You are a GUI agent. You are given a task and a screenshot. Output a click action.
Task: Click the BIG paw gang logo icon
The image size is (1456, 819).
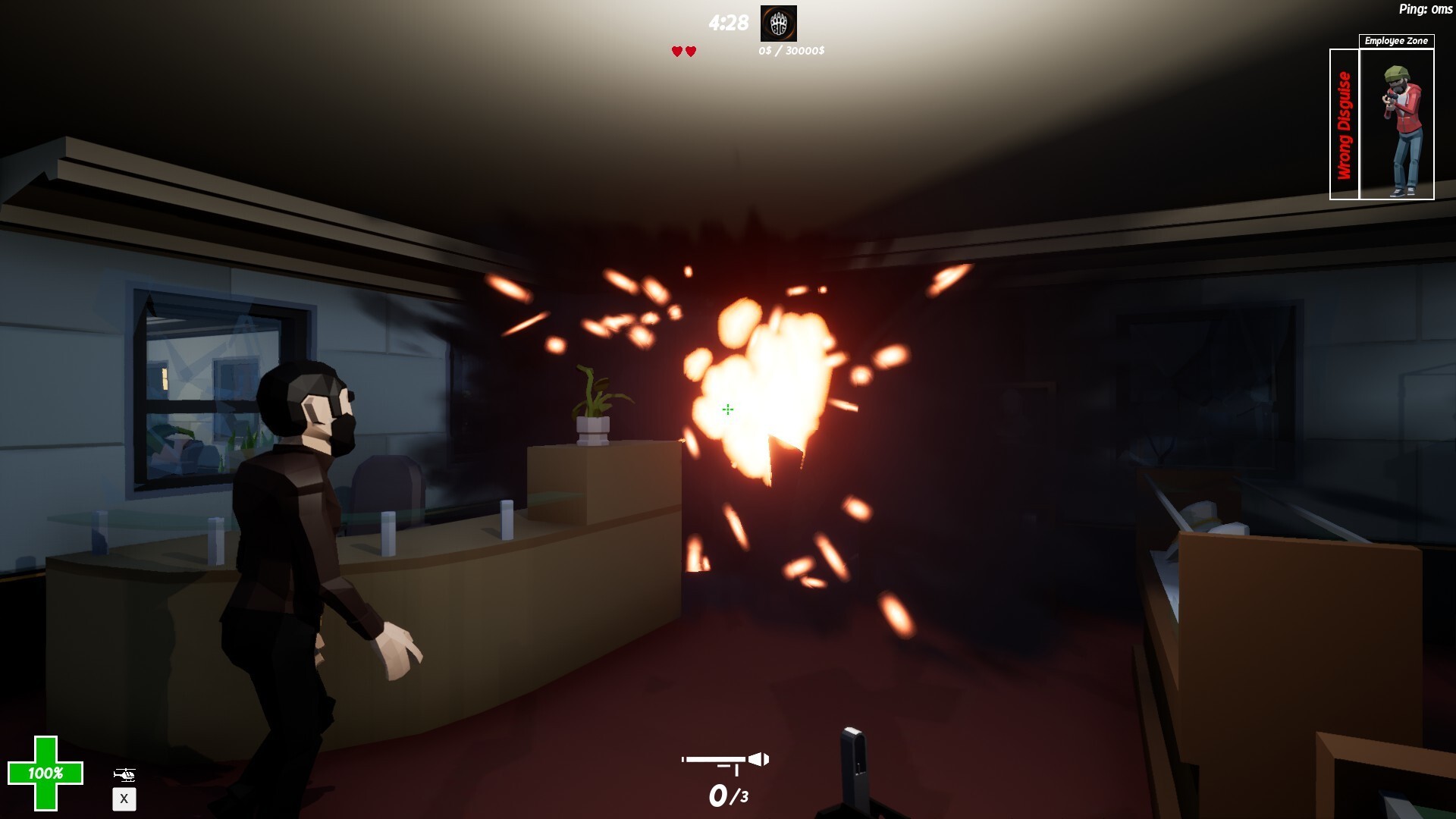coord(778,25)
